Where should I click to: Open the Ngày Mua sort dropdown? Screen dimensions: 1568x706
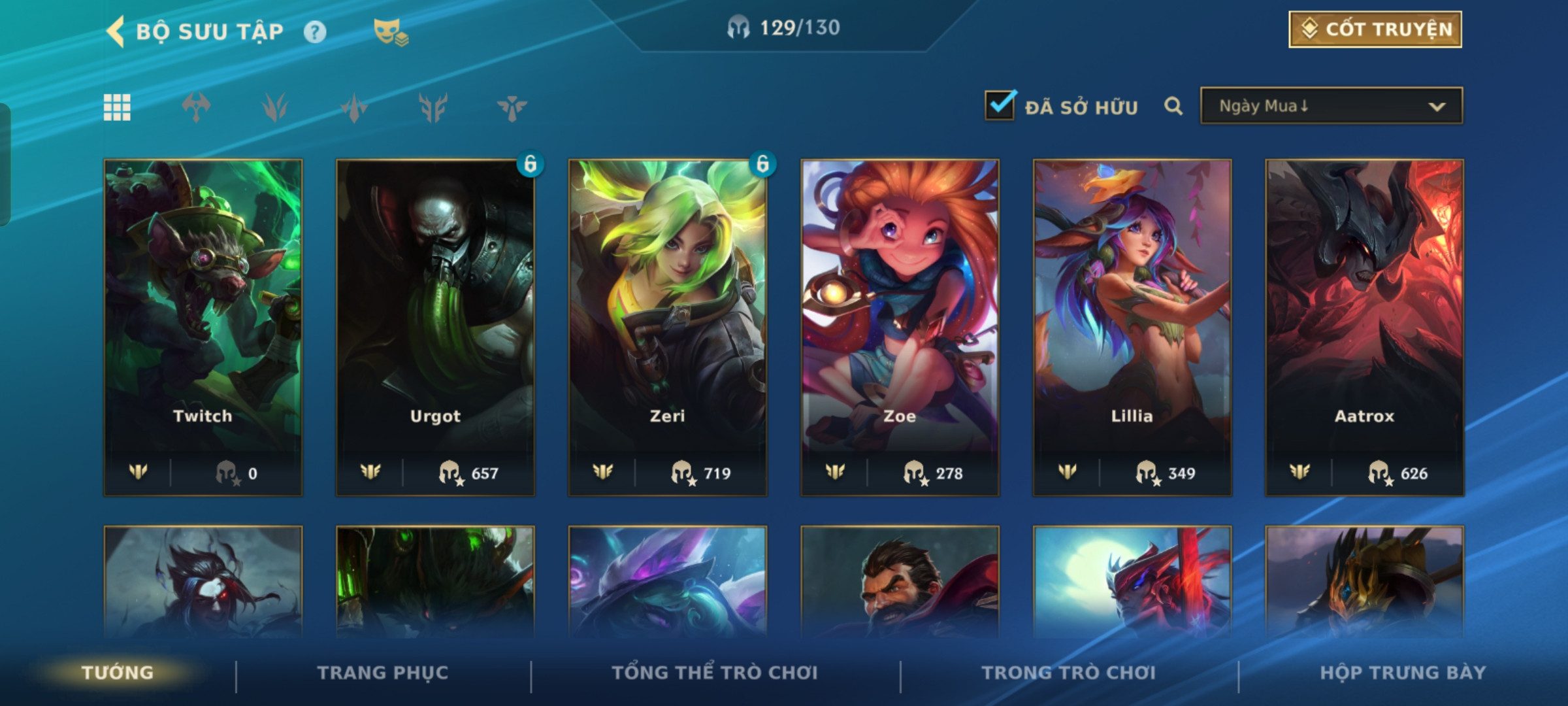click(x=1331, y=106)
